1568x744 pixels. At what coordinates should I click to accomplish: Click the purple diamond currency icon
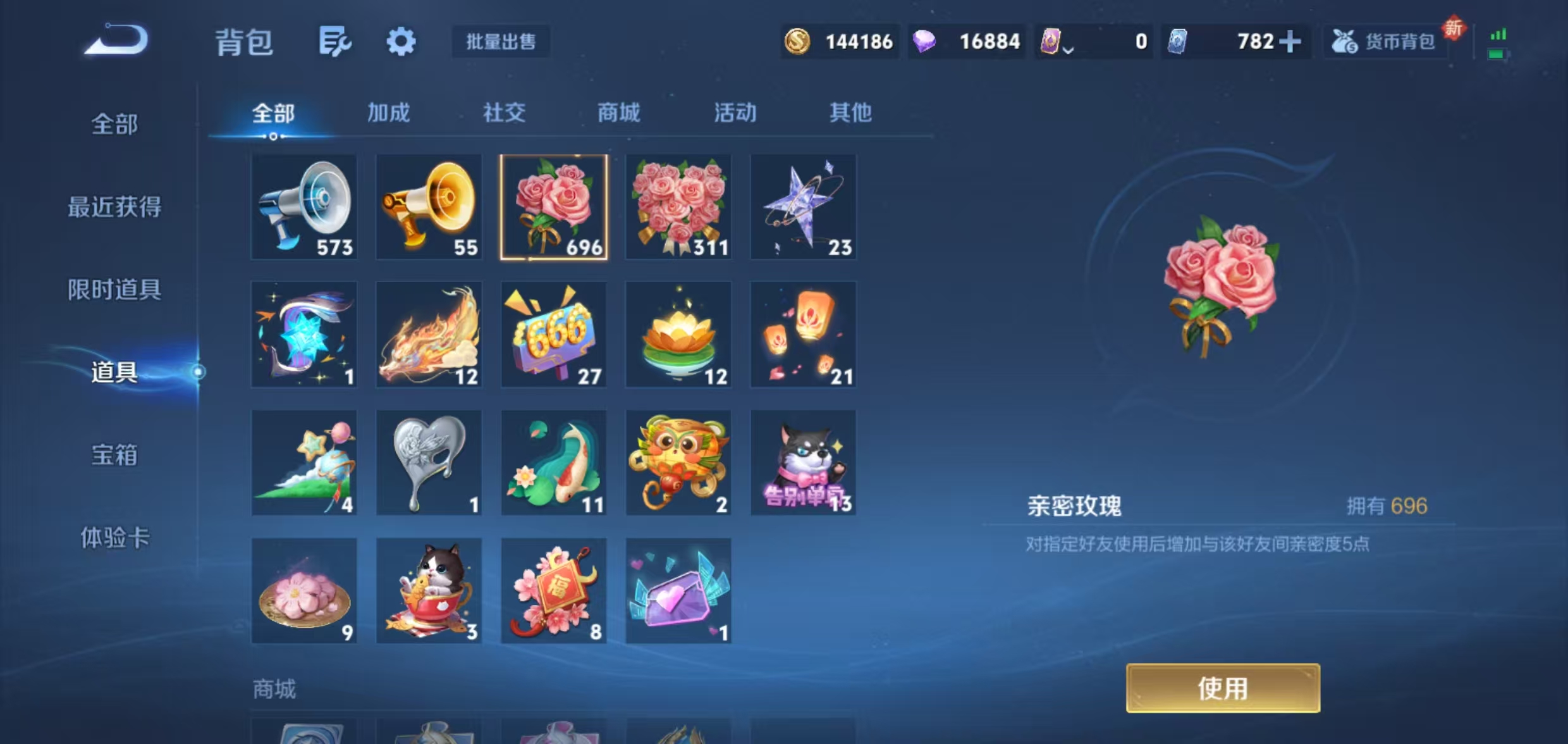point(927,40)
